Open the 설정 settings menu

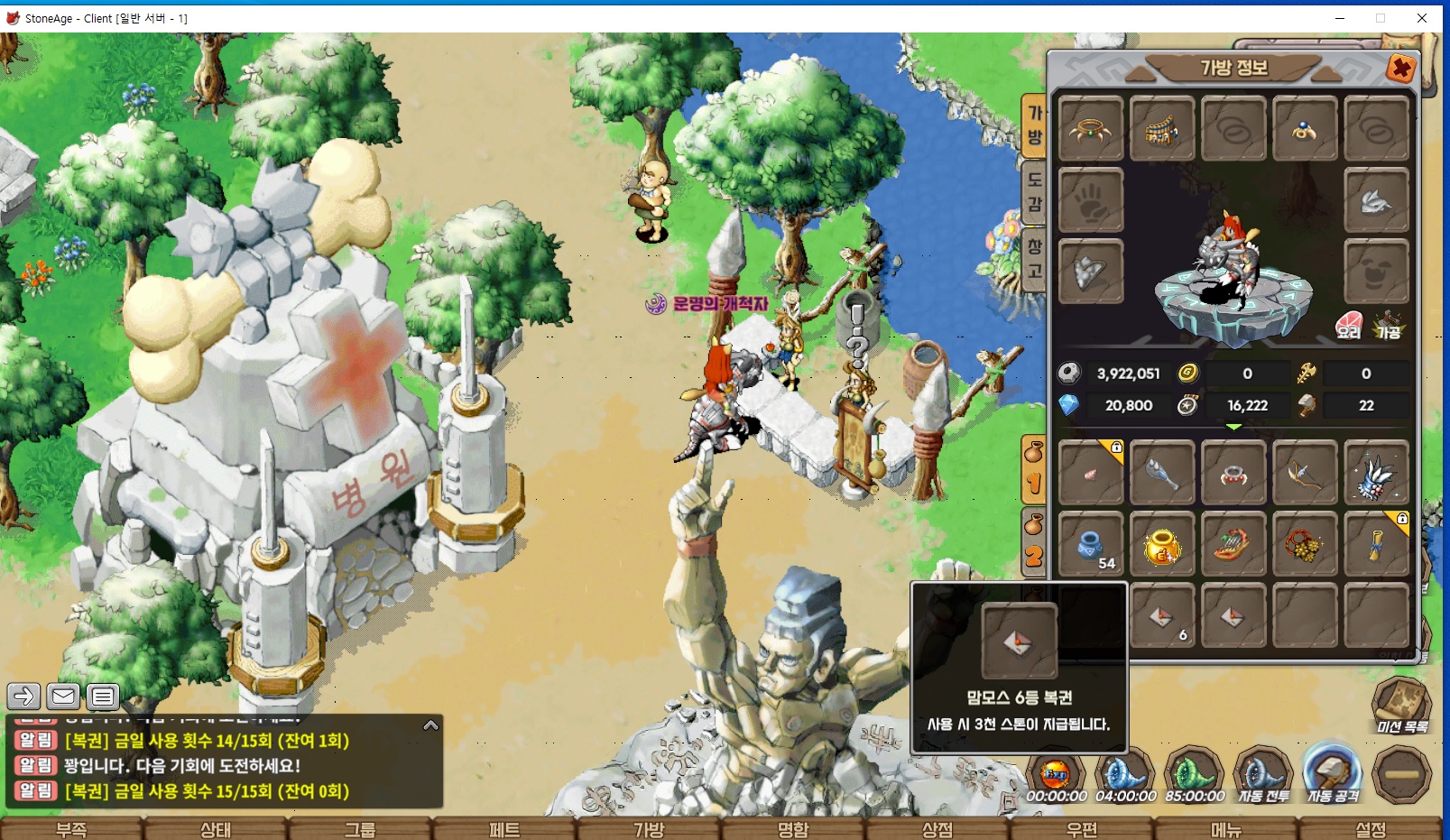pyautogui.click(x=1370, y=829)
